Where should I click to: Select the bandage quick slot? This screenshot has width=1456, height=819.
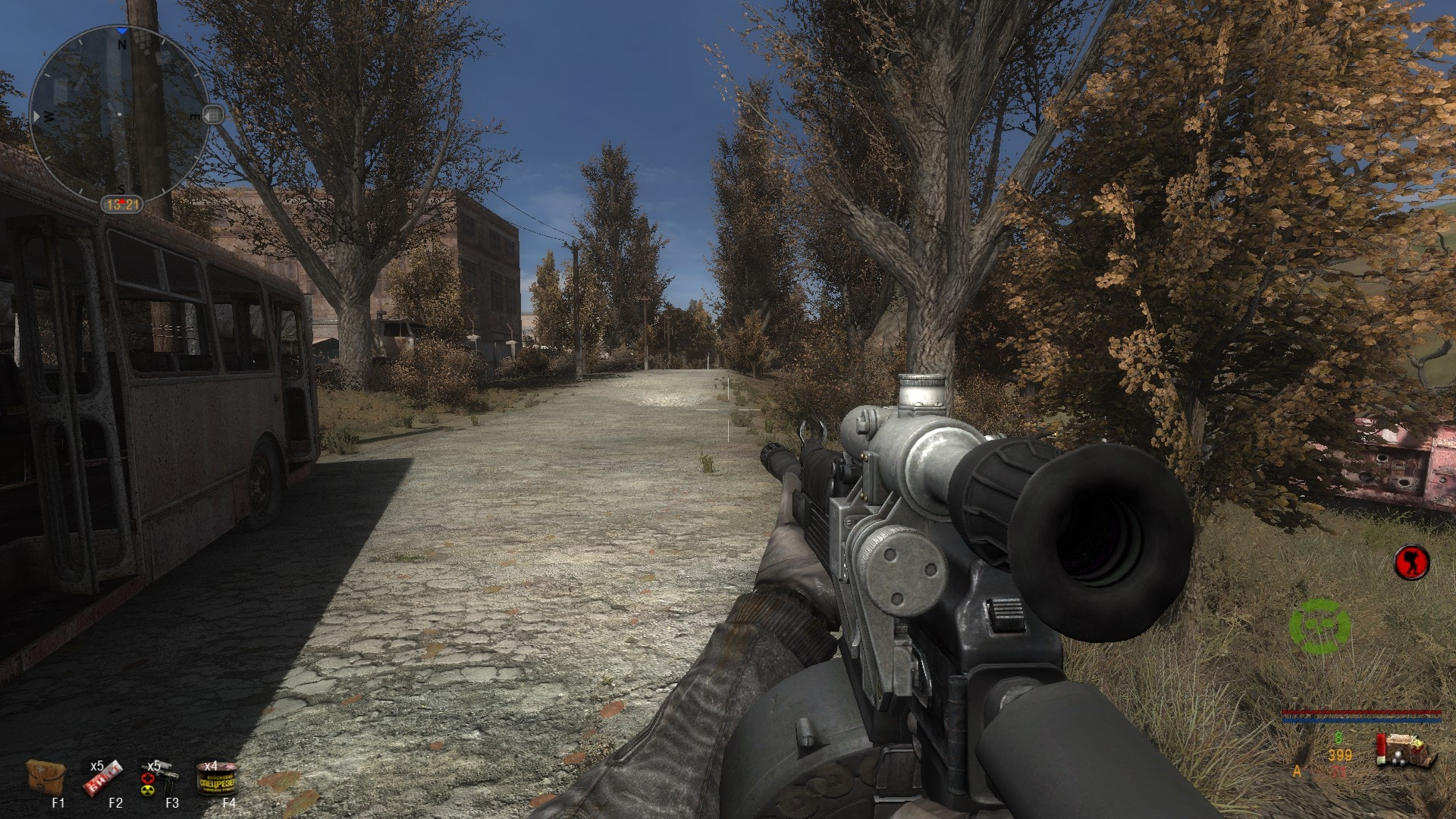coord(102,777)
